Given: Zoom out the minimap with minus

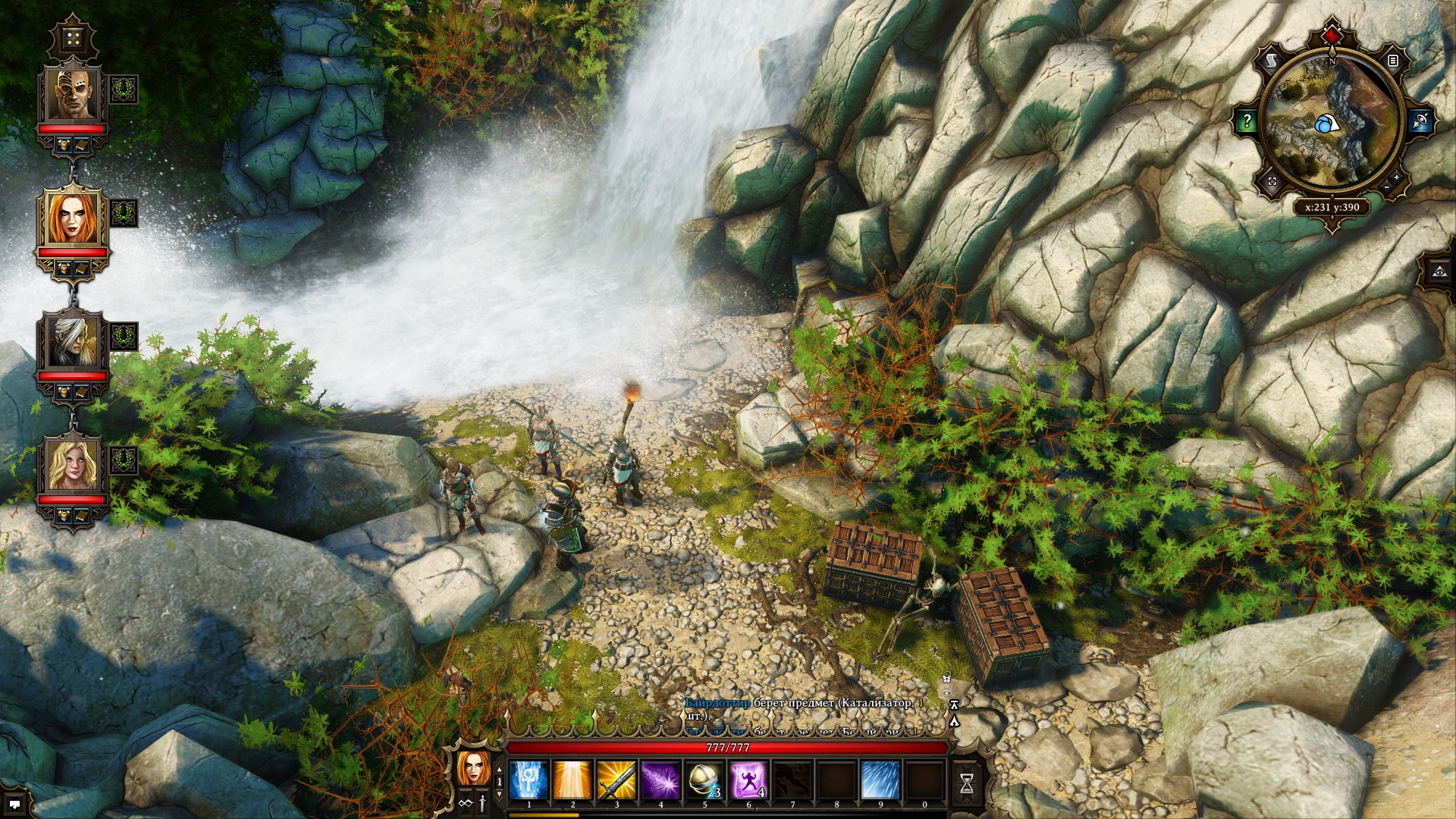Looking at the screenshot, I should tap(1387, 187).
